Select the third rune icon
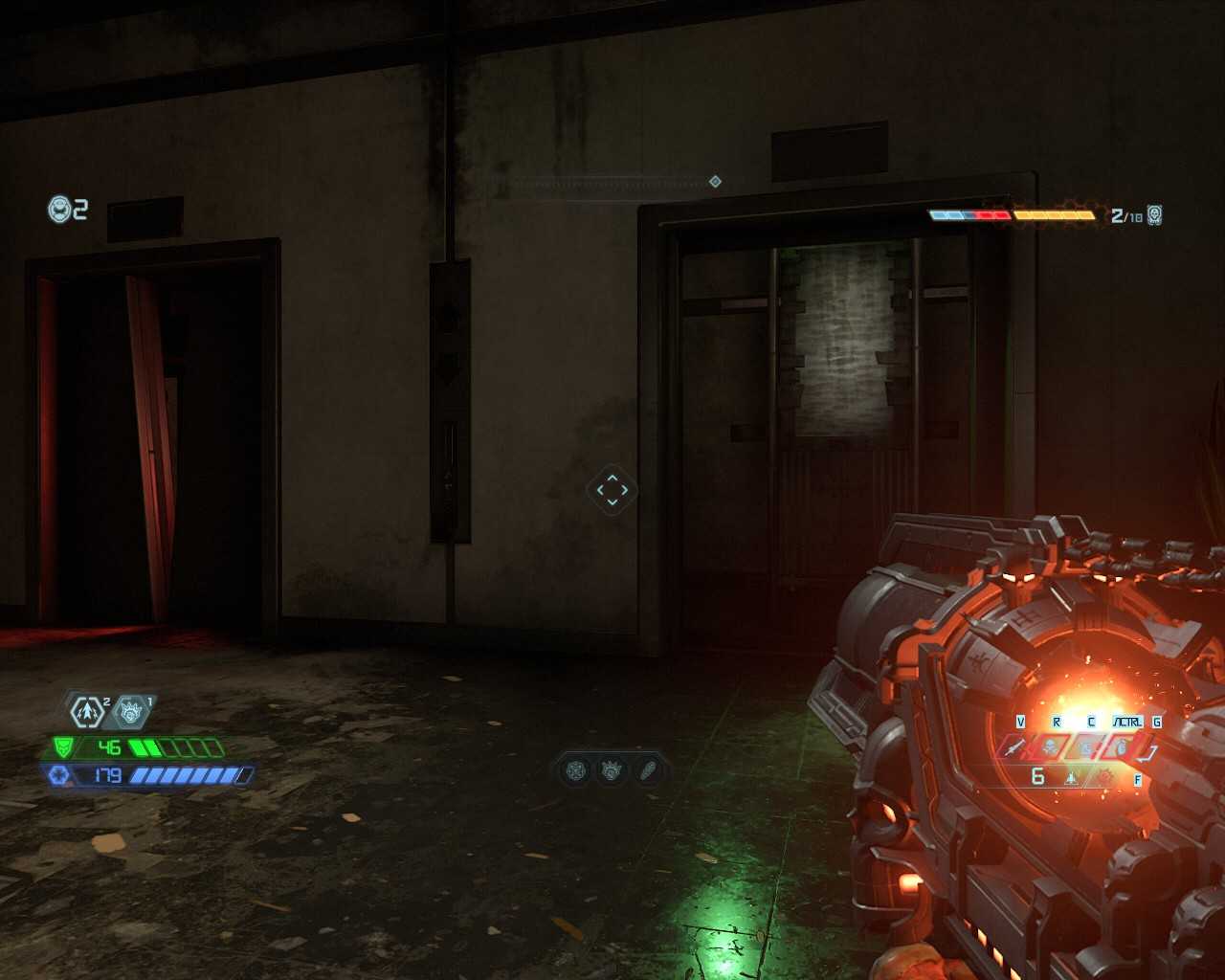The image size is (1225, 980). click(648, 769)
